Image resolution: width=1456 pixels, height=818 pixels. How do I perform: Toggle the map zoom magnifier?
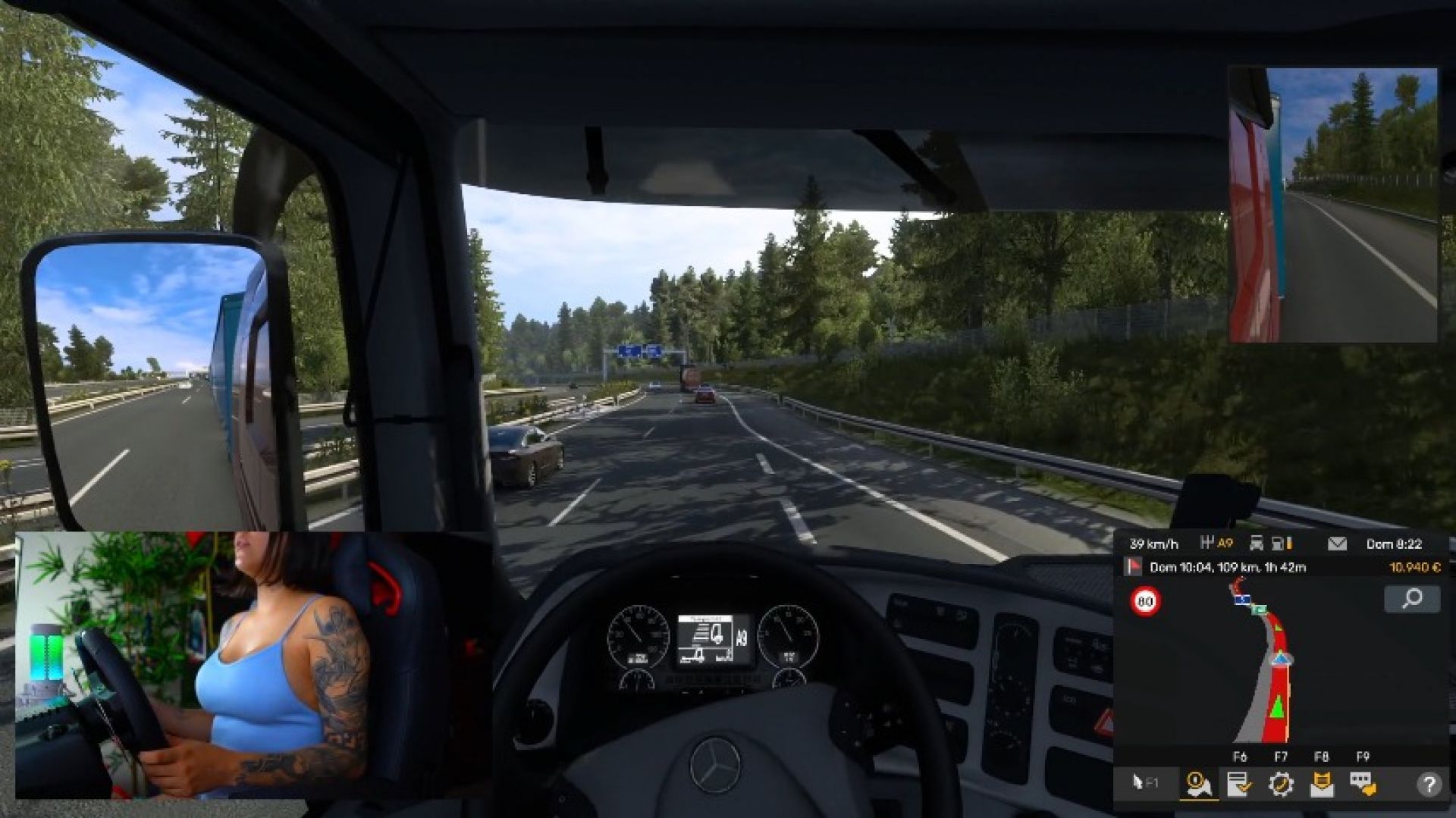(x=1411, y=600)
